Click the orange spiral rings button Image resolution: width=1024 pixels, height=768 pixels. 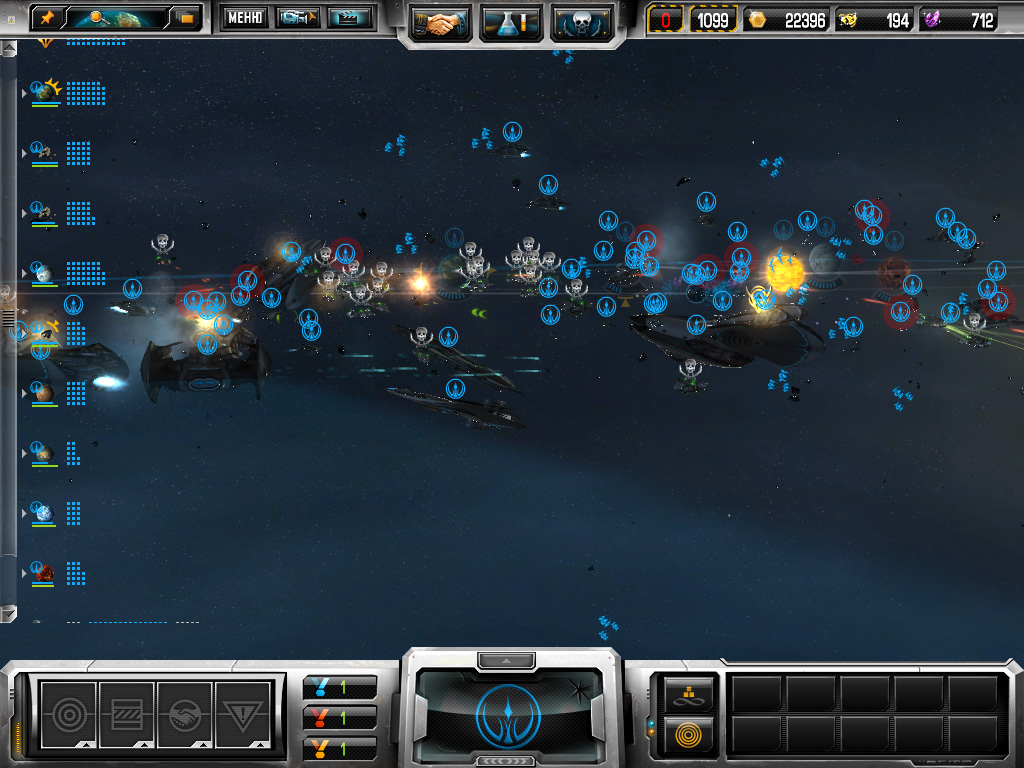click(690, 733)
